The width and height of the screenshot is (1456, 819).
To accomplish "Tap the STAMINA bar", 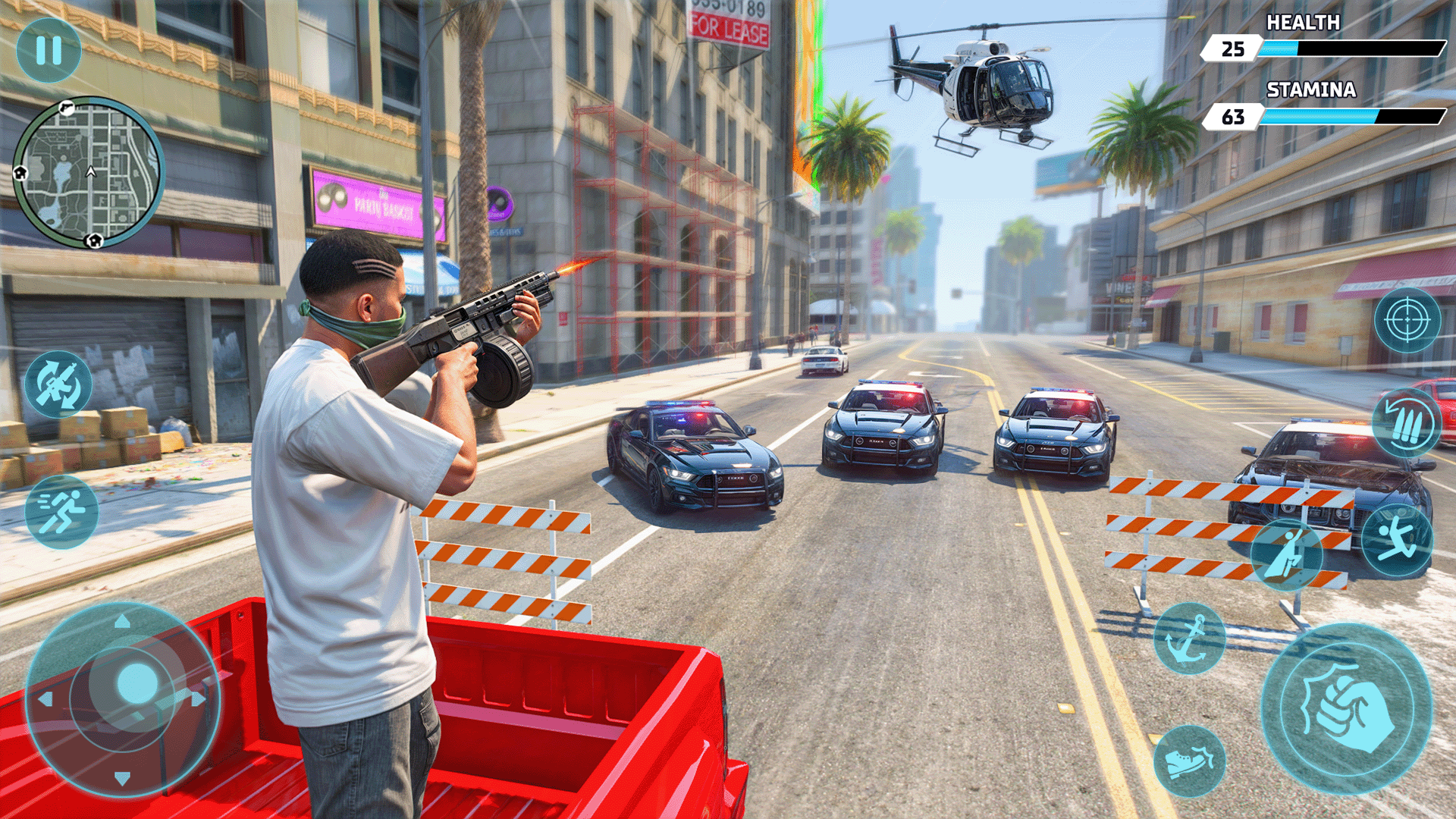I will (1357, 115).
